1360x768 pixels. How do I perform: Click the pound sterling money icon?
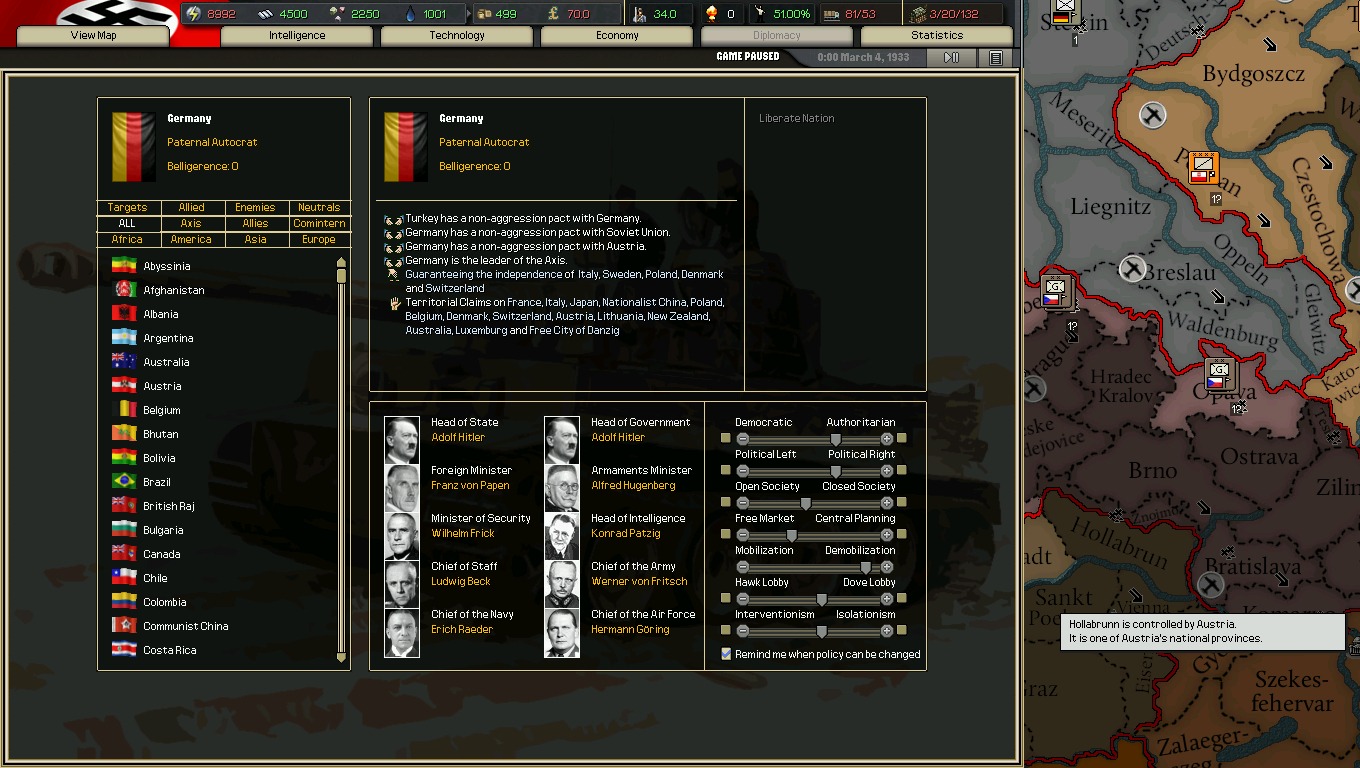pos(552,13)
